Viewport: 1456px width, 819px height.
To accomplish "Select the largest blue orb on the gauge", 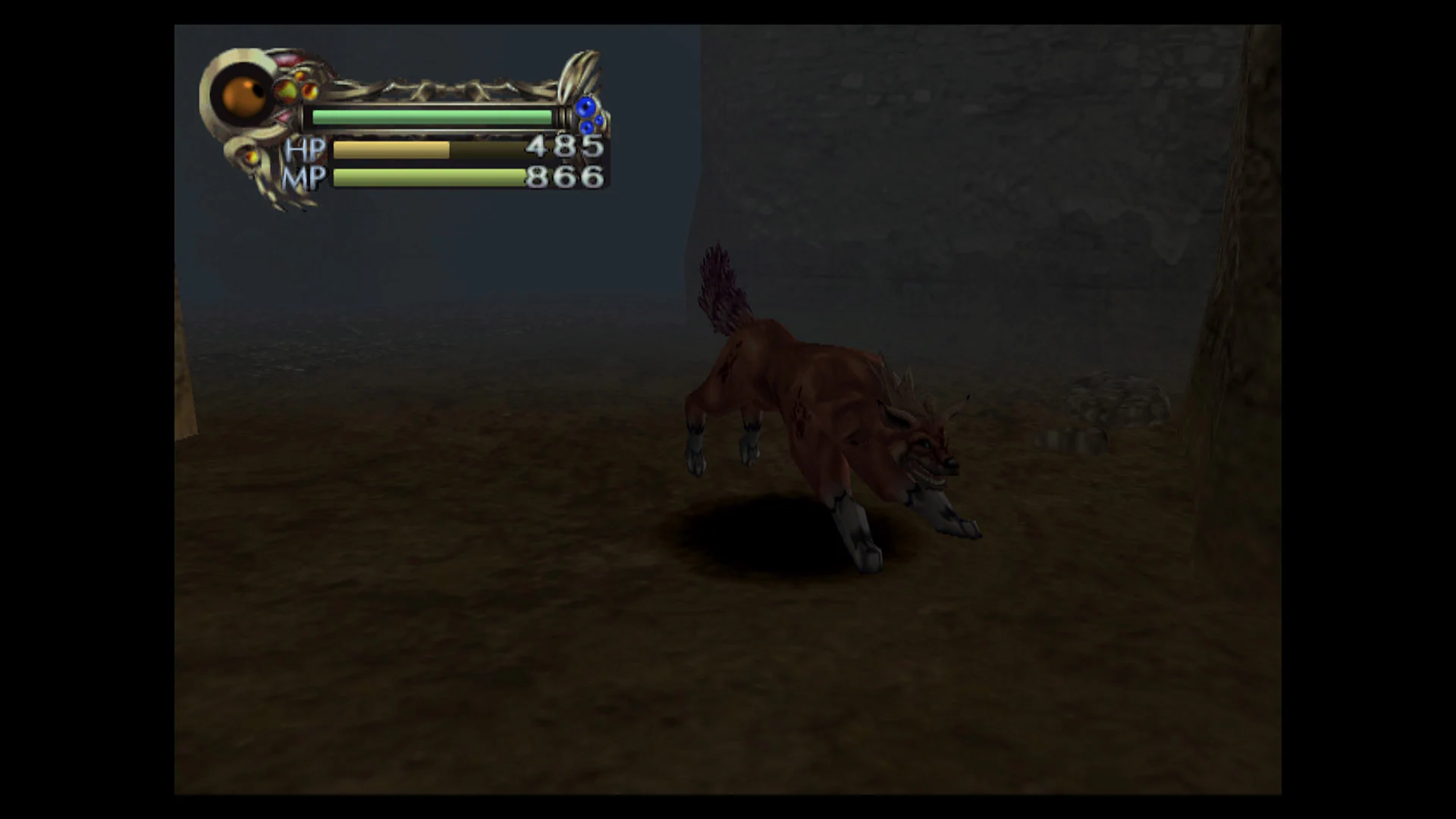I will tap(587, 108).
